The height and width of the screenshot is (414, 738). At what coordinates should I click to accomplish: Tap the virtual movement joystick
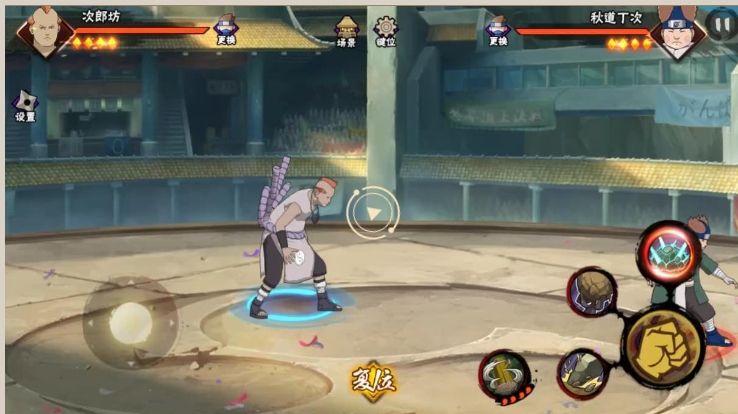coord(130,322)
